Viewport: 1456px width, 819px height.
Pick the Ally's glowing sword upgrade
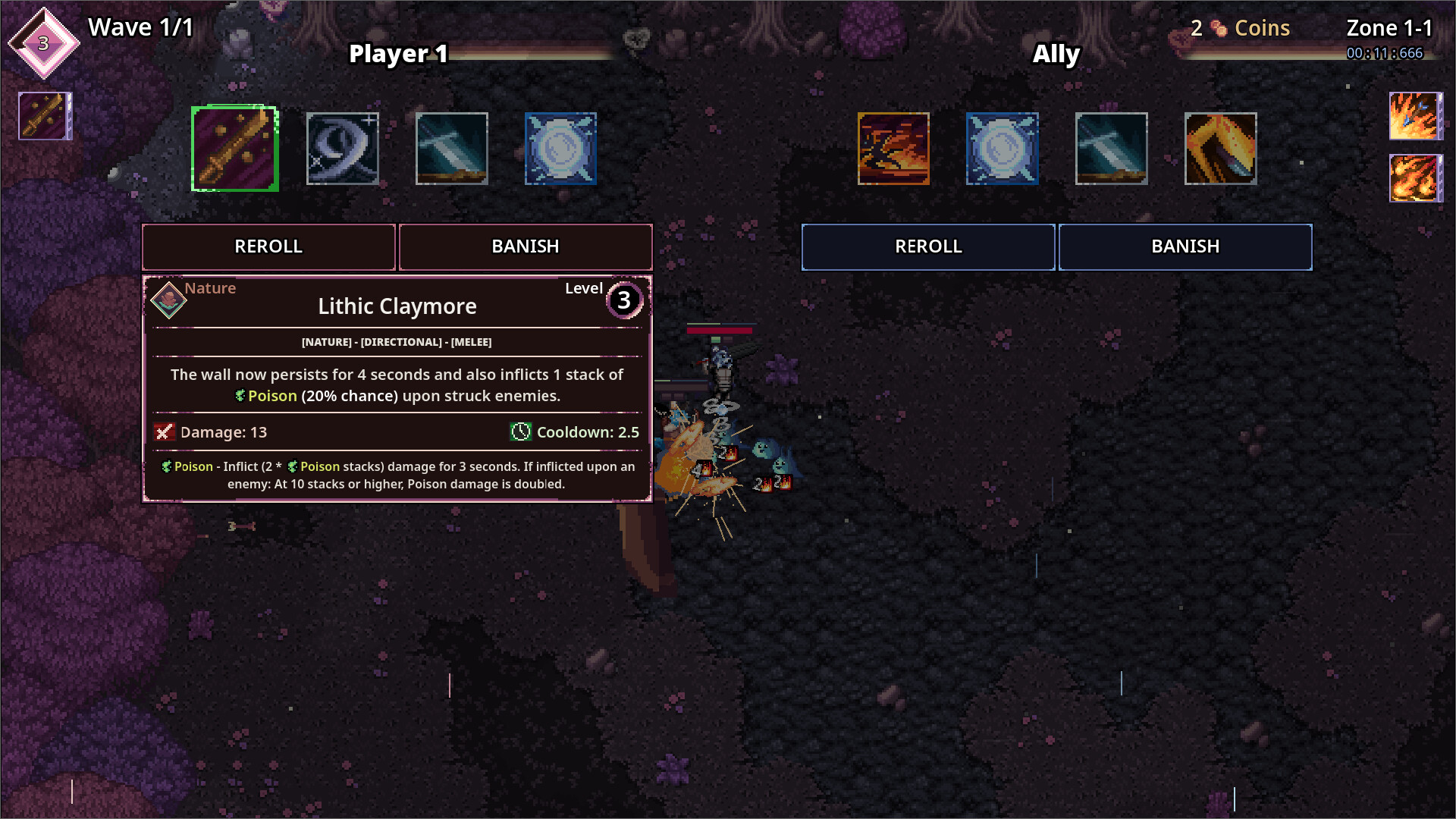pos(1112,149)
